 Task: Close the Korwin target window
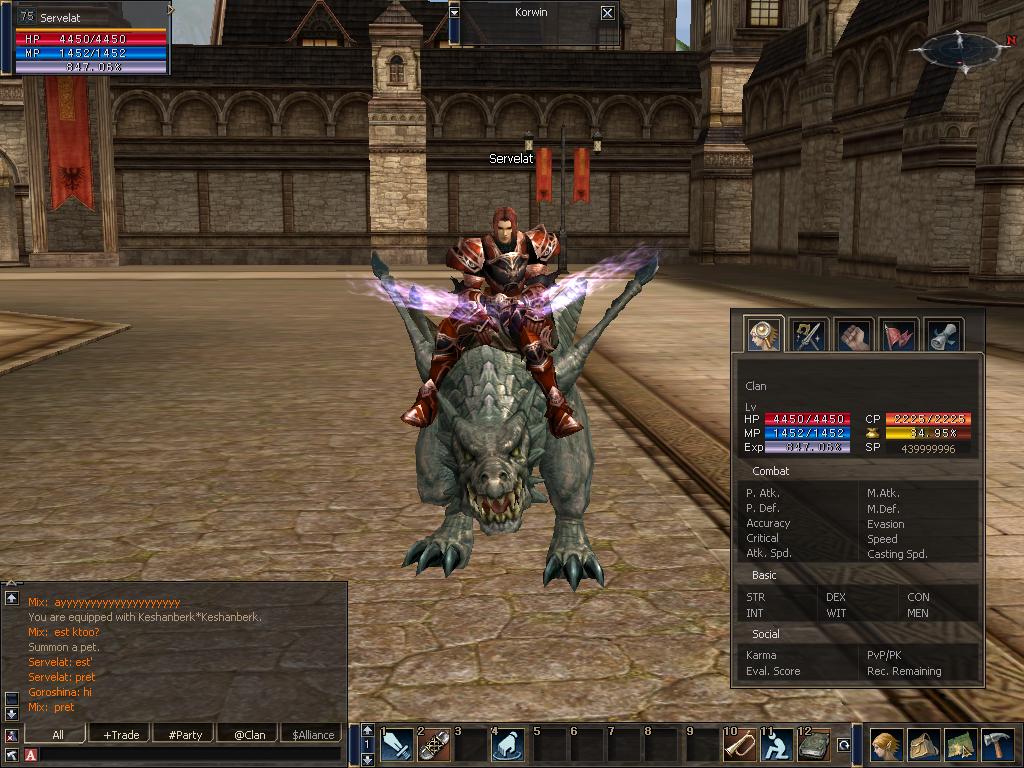[x=607, y=13]
